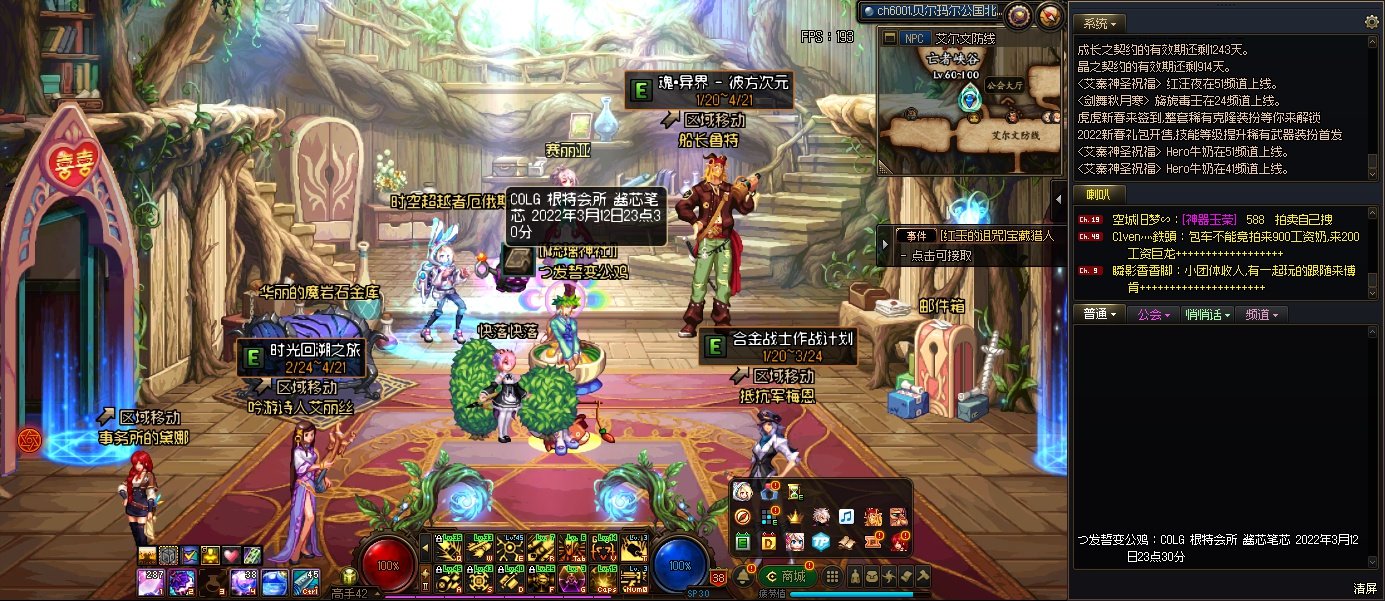Open the ch6001 channel selector
This screenshot has width=1385, height=601.
(932, 11)
